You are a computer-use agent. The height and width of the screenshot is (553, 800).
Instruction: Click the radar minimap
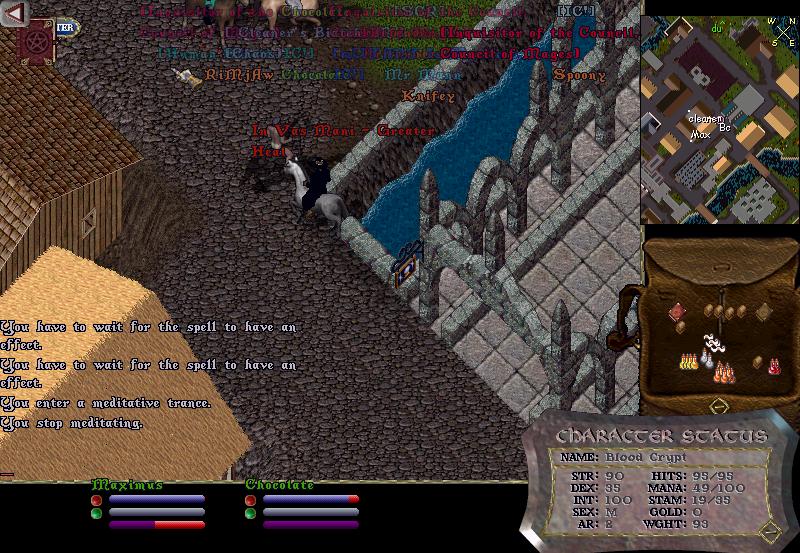pos(720,120)
